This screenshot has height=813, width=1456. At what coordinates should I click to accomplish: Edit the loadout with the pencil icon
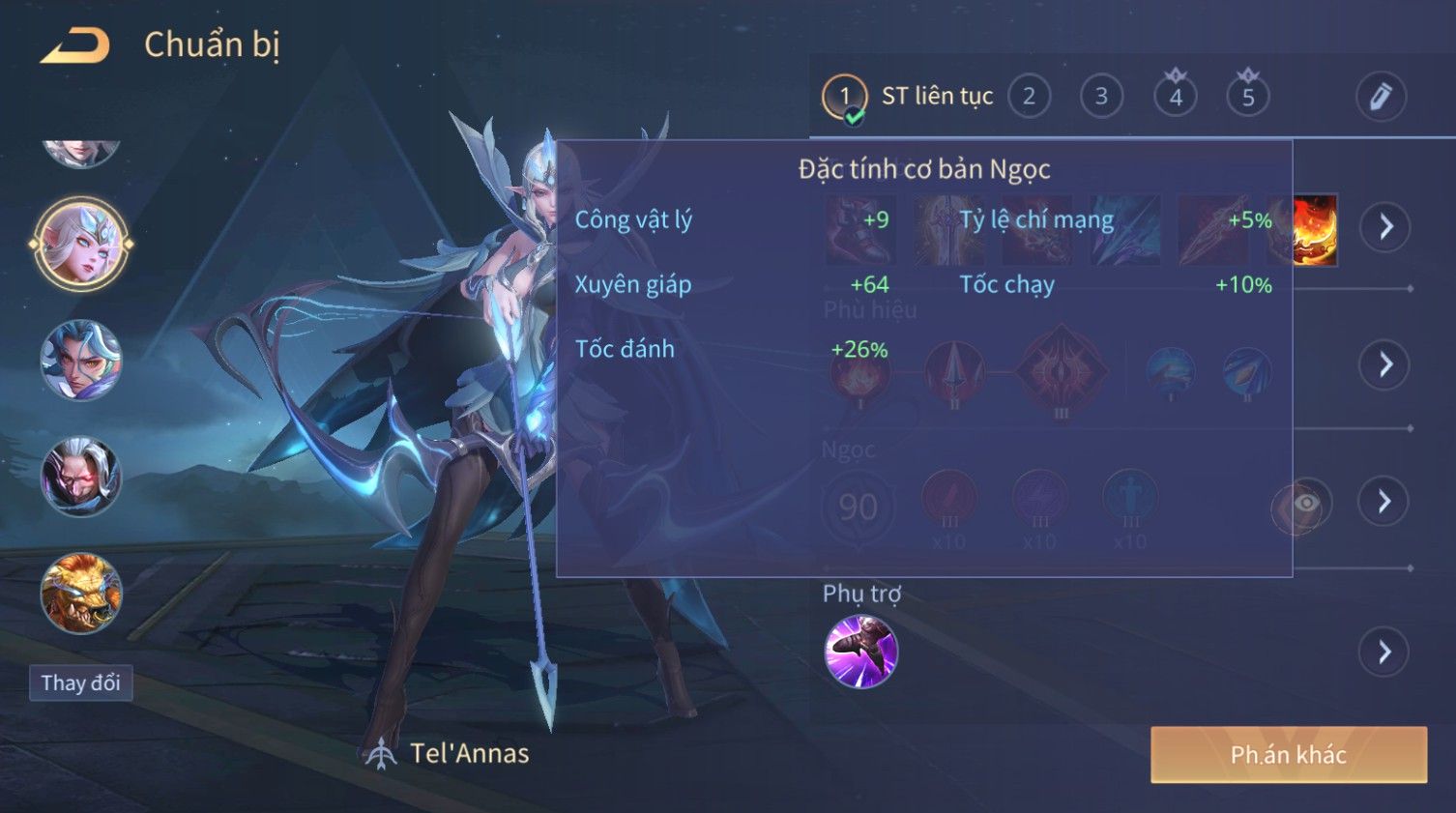coord(1380,97)
